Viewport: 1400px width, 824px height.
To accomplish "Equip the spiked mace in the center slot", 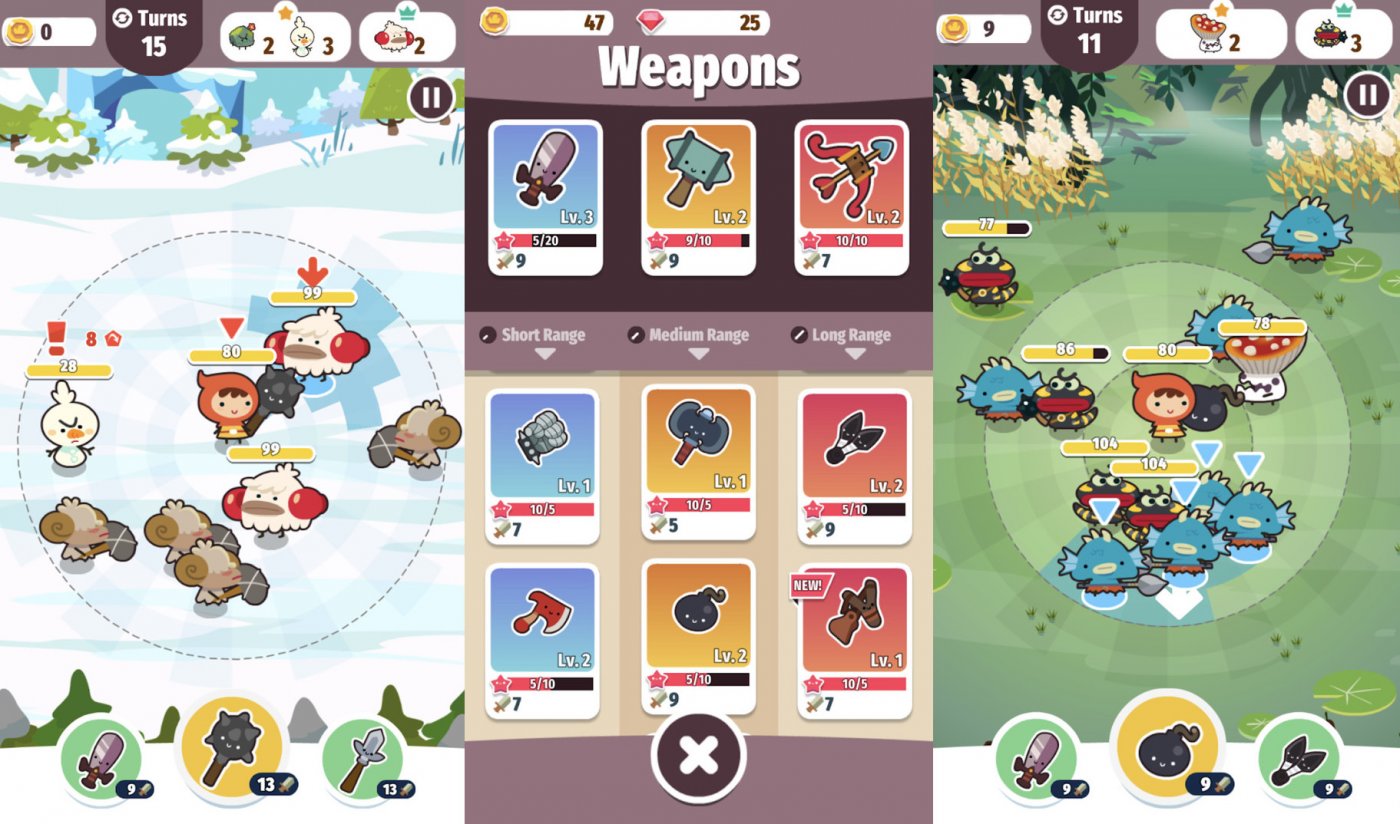I will [232, 757].
